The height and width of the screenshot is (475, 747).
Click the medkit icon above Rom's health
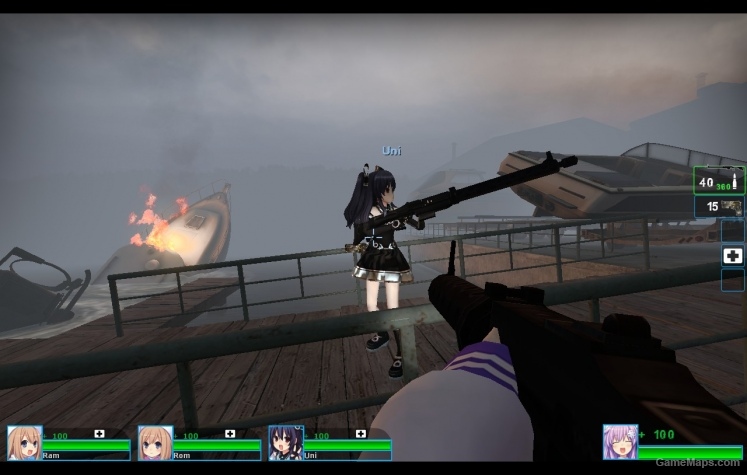(230, 434)
